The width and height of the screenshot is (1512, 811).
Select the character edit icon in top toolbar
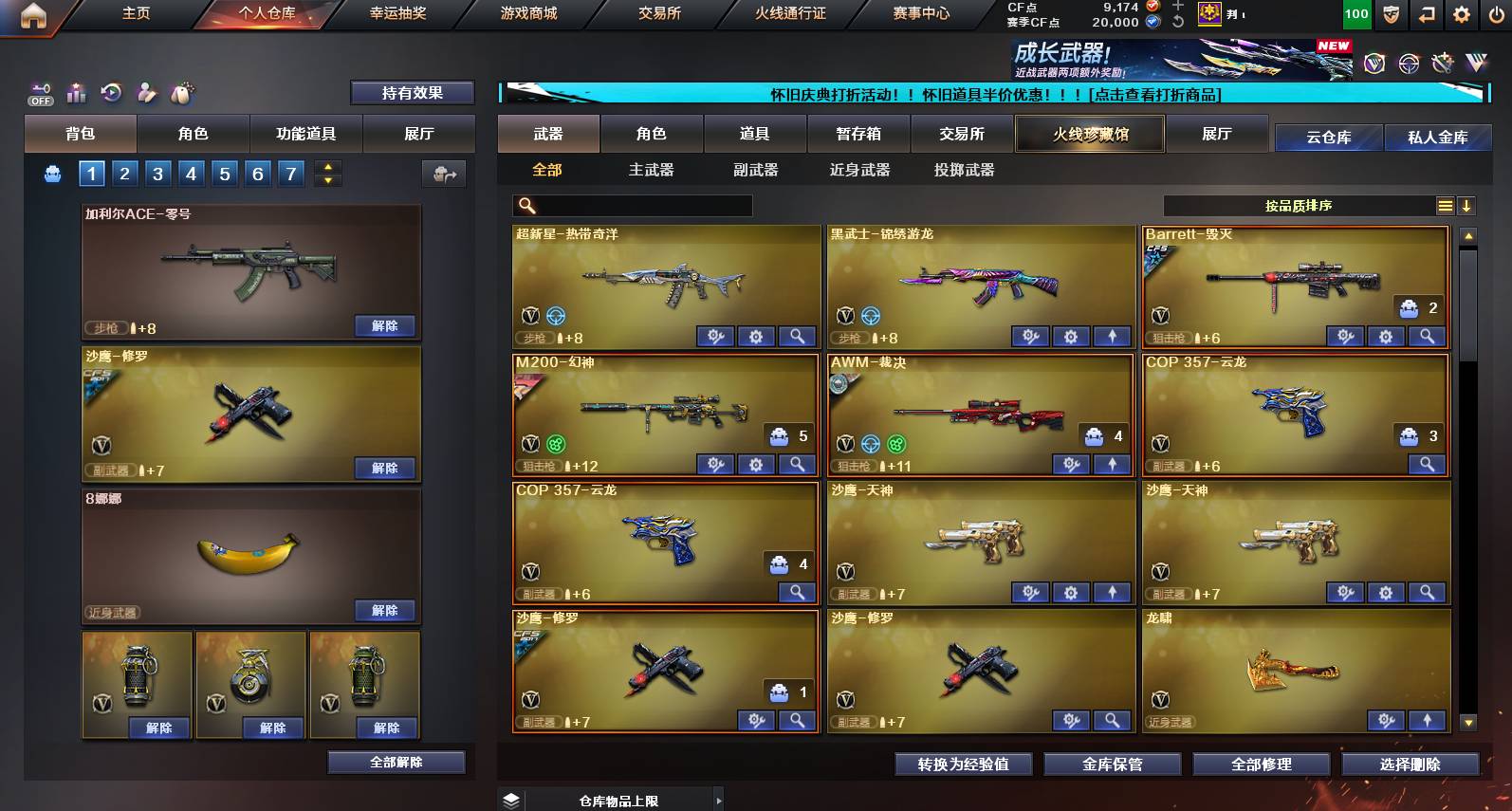(x=145, y=92)
